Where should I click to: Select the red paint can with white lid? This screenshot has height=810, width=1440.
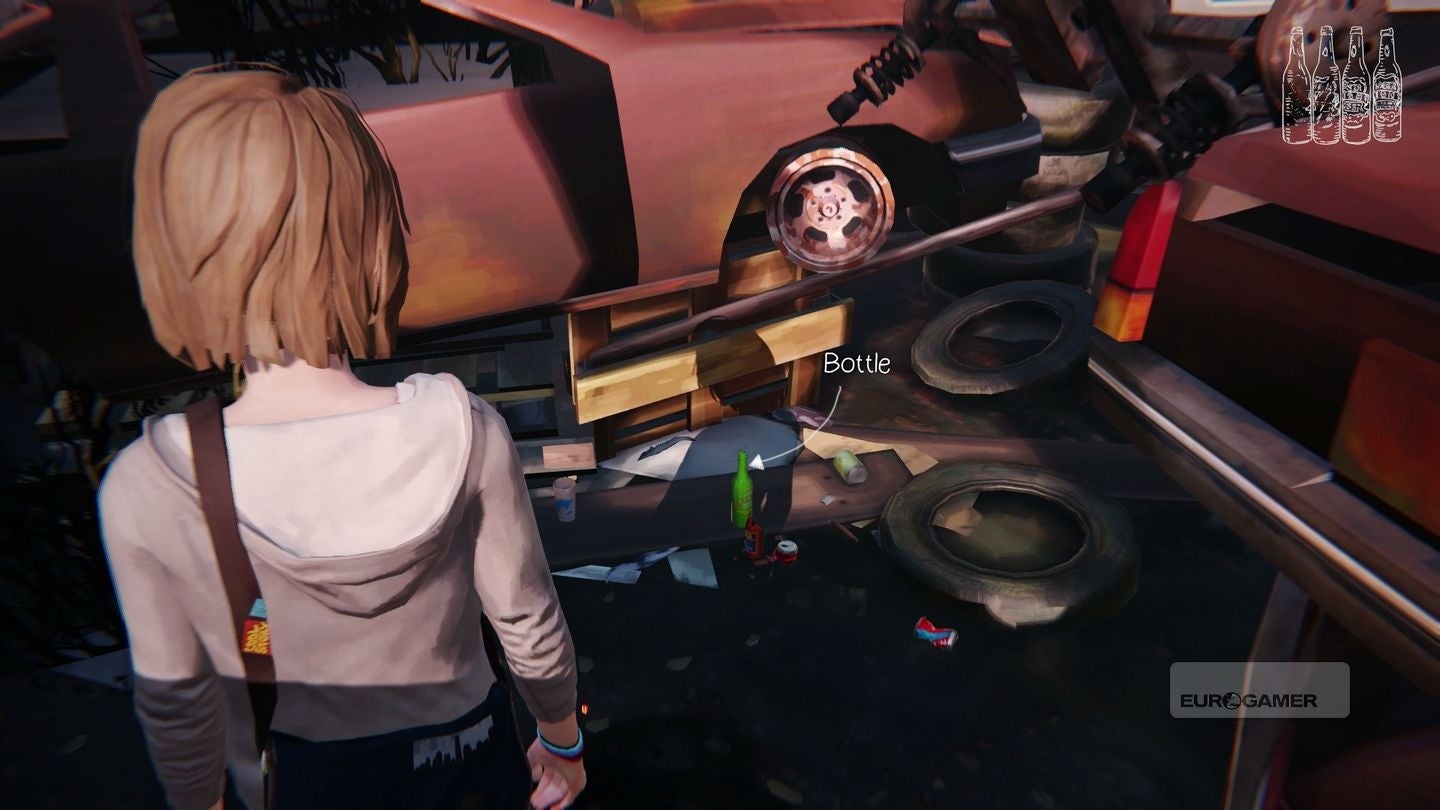[786, 553]
